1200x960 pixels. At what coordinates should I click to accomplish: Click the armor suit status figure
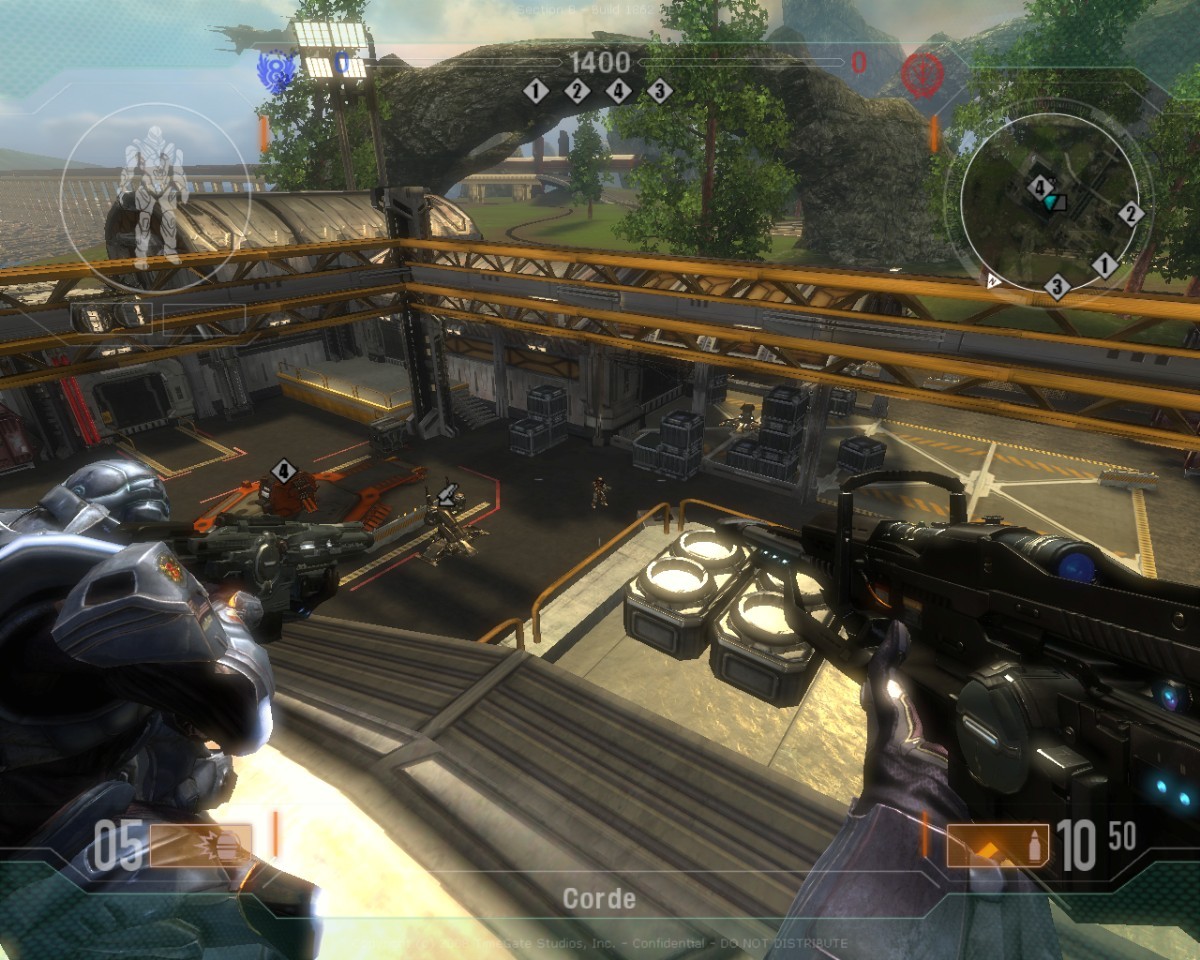click(152, 195)
